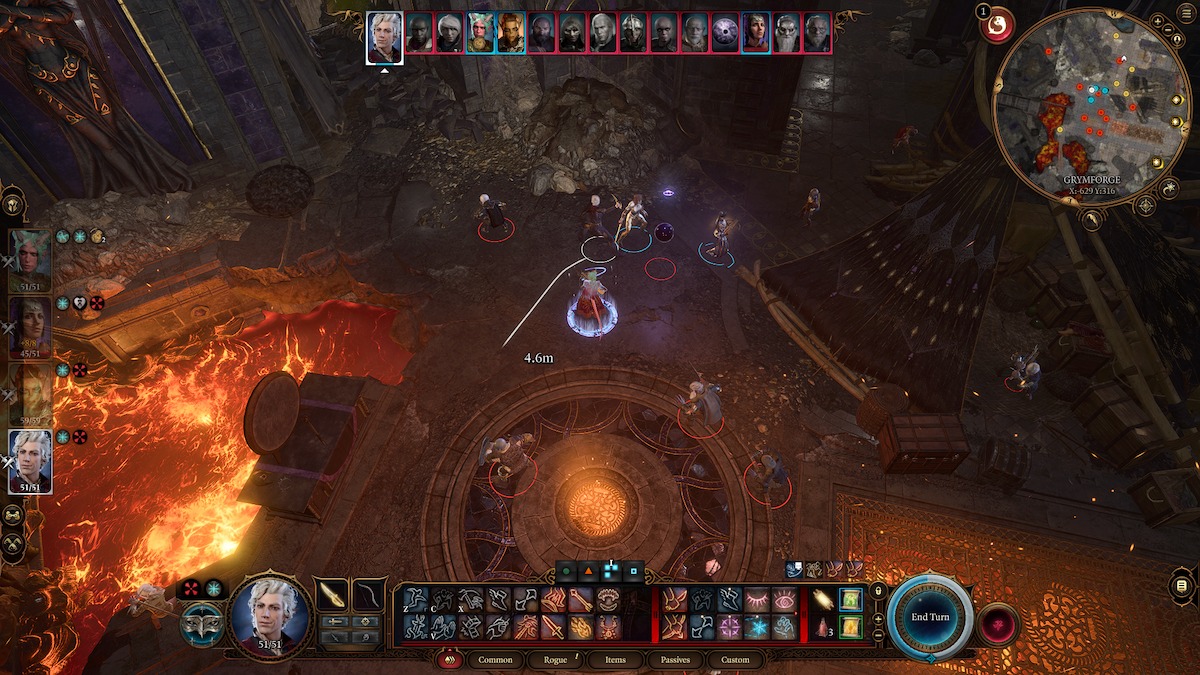Viewport: 1200px width, 675px height.
Task: Open the Rogue actions tab
Action: coord(555,660)
